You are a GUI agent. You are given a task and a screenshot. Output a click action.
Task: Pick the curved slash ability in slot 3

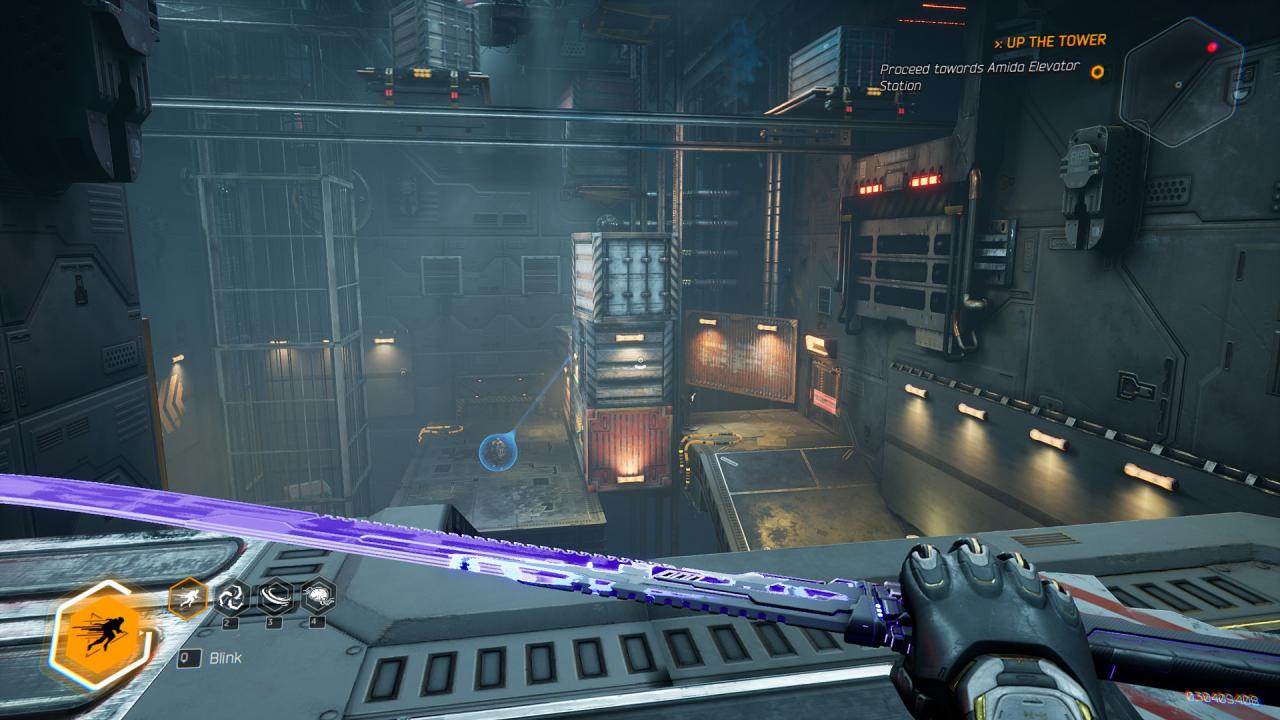(275, 598)
